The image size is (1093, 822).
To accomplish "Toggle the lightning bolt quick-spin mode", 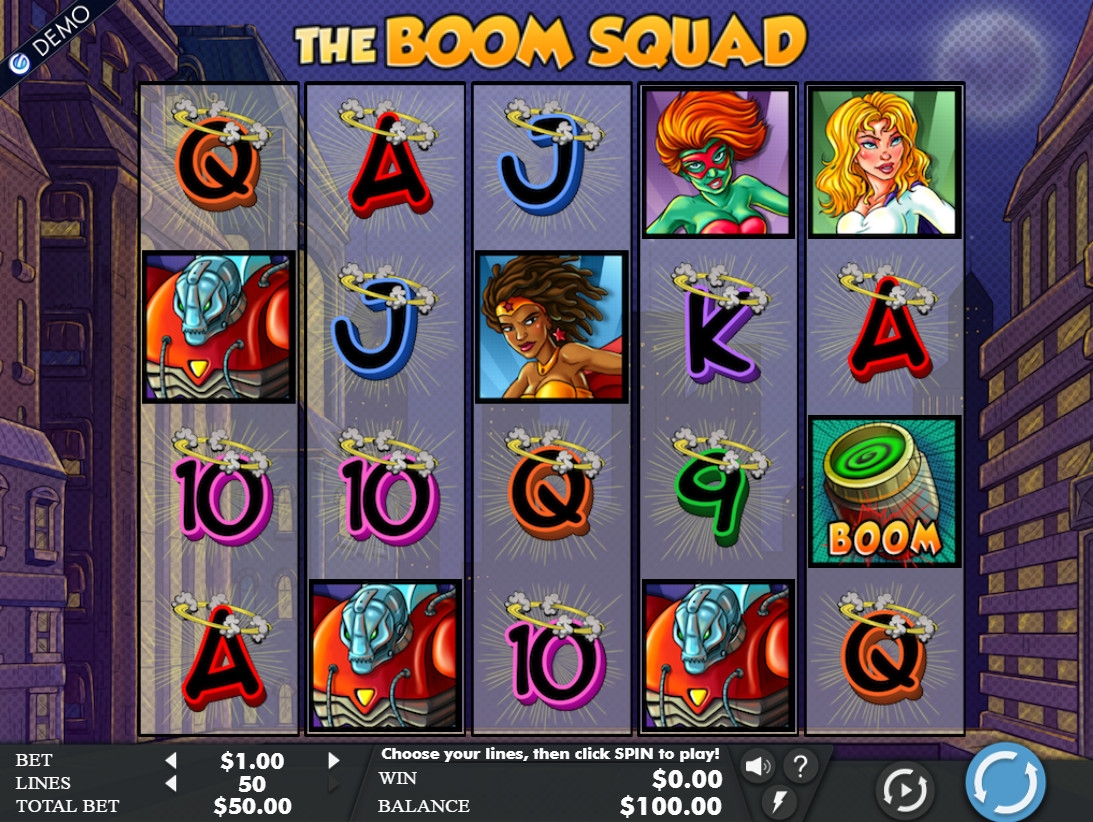I will [778, 801].
